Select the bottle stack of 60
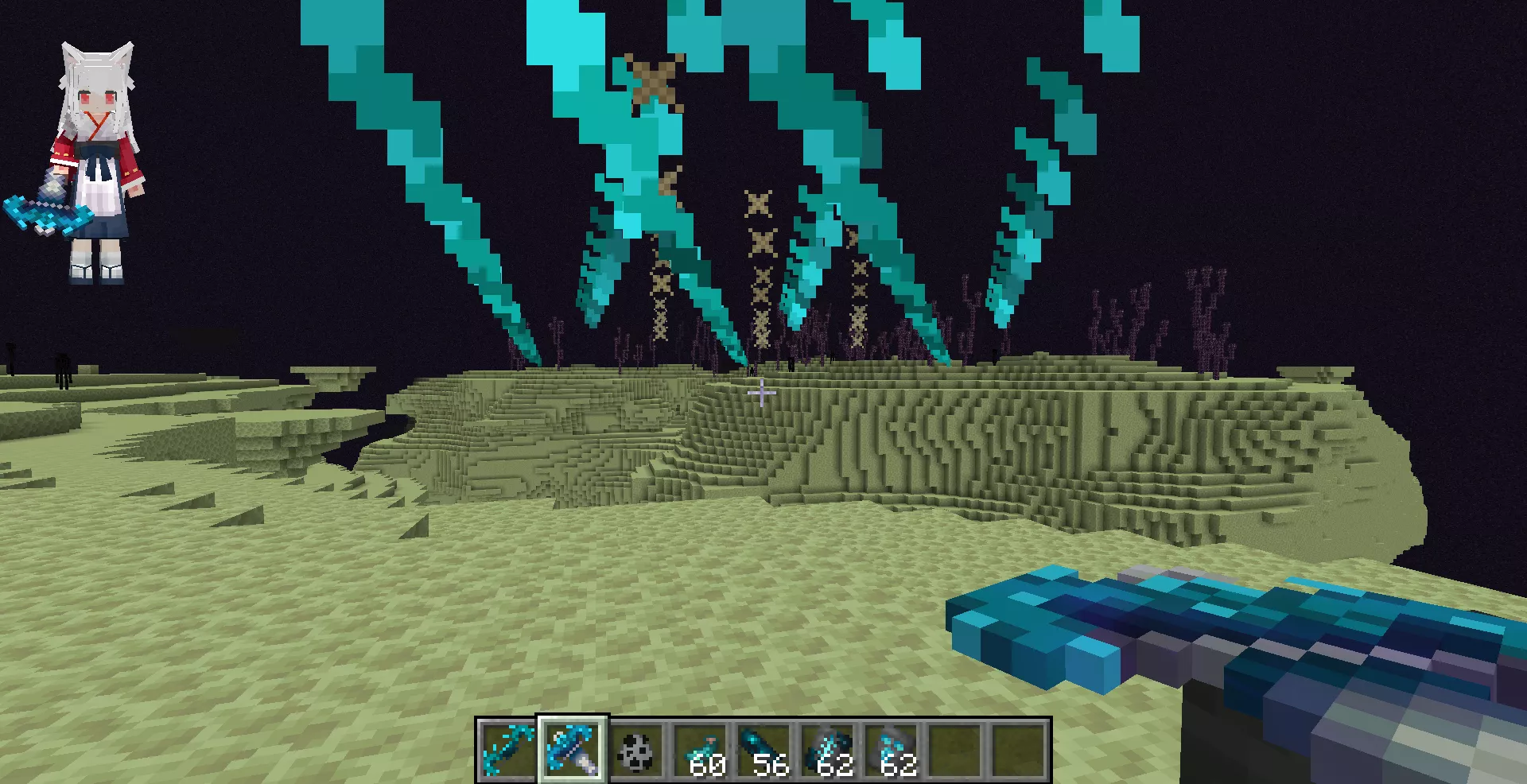Viewport: 1527px width, 784px height. [x=700, y=750]
